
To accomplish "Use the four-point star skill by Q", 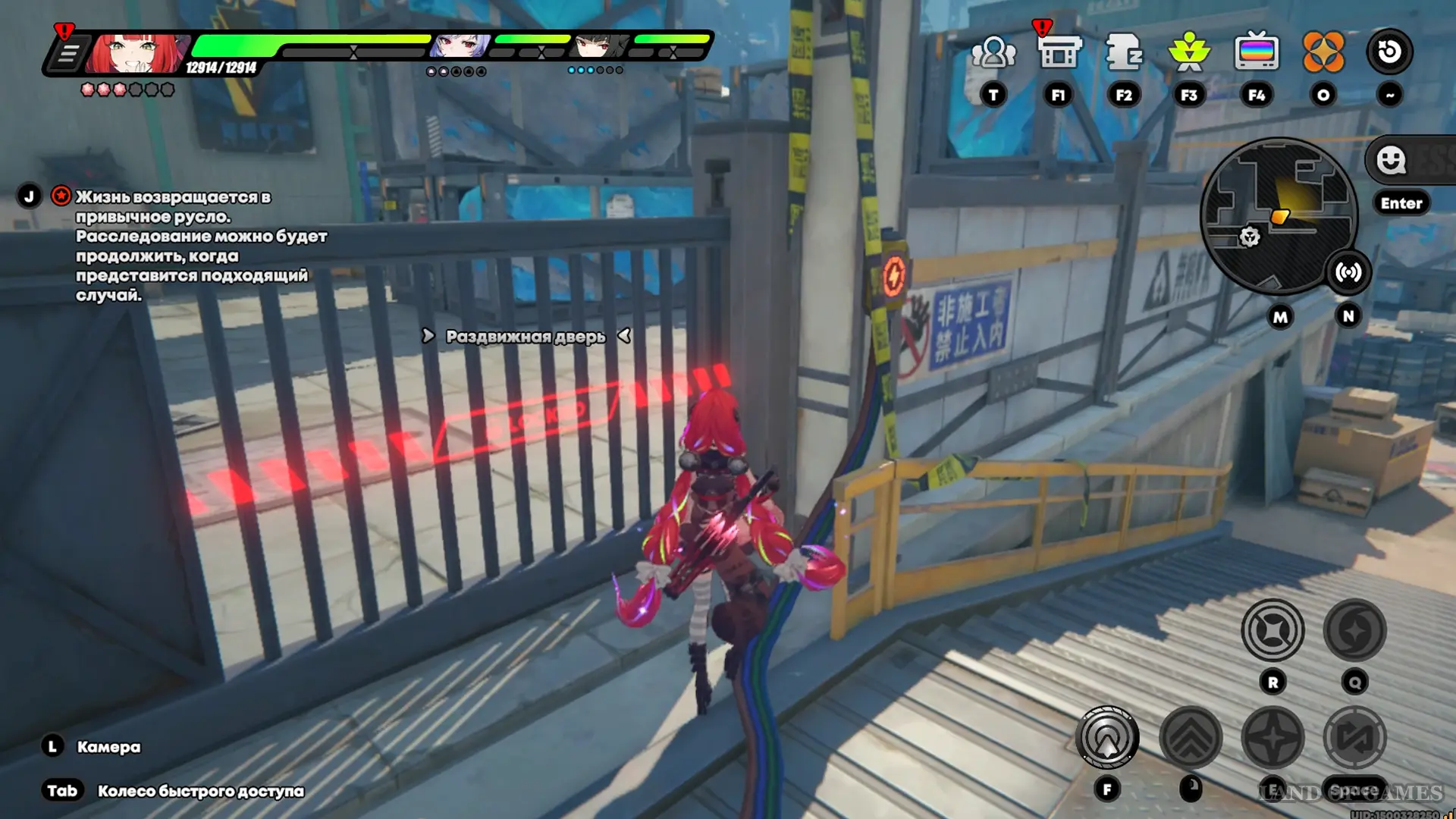I will [1354, 630].
